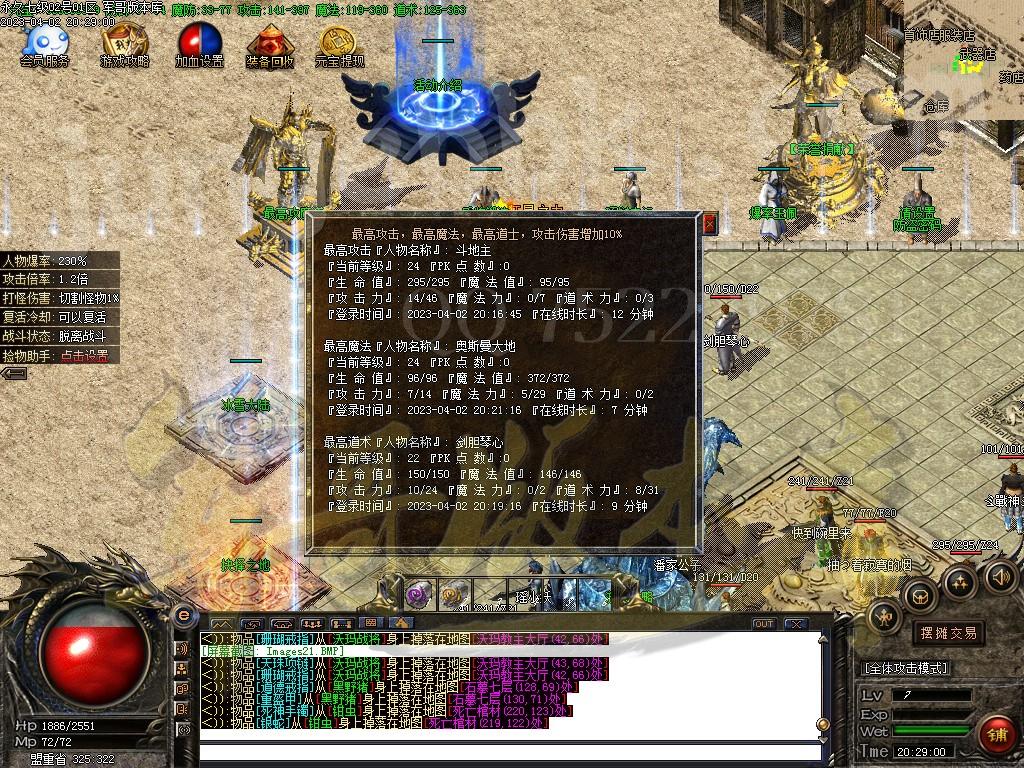Click the round e button beside chat
The height and width of the screenshot is (768, 1024).
(183, 616)
